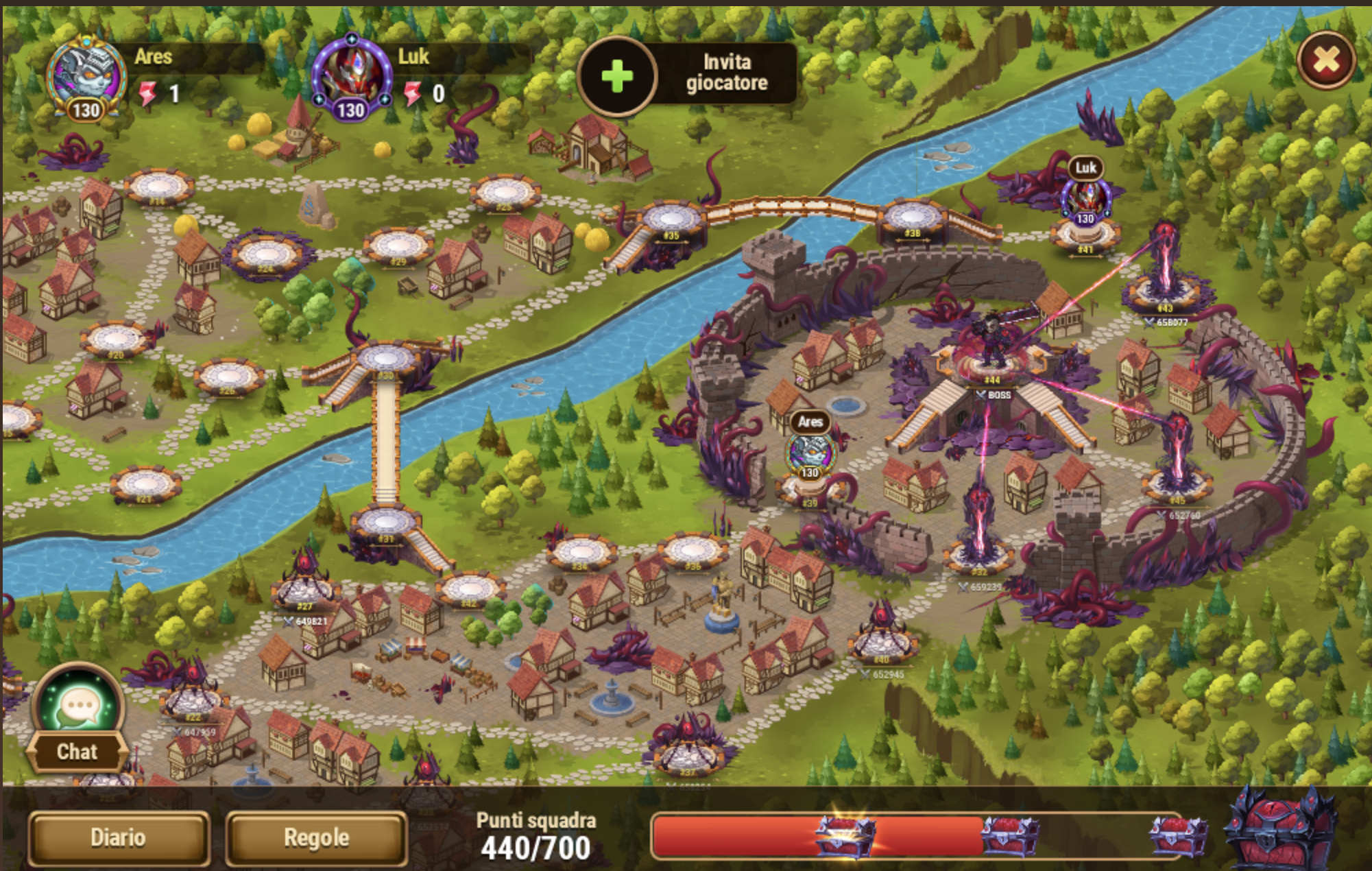Click Luk's player marker on the map
Screen dimensions: 1372x871
pyautogui.click(x=1085, y=200)
